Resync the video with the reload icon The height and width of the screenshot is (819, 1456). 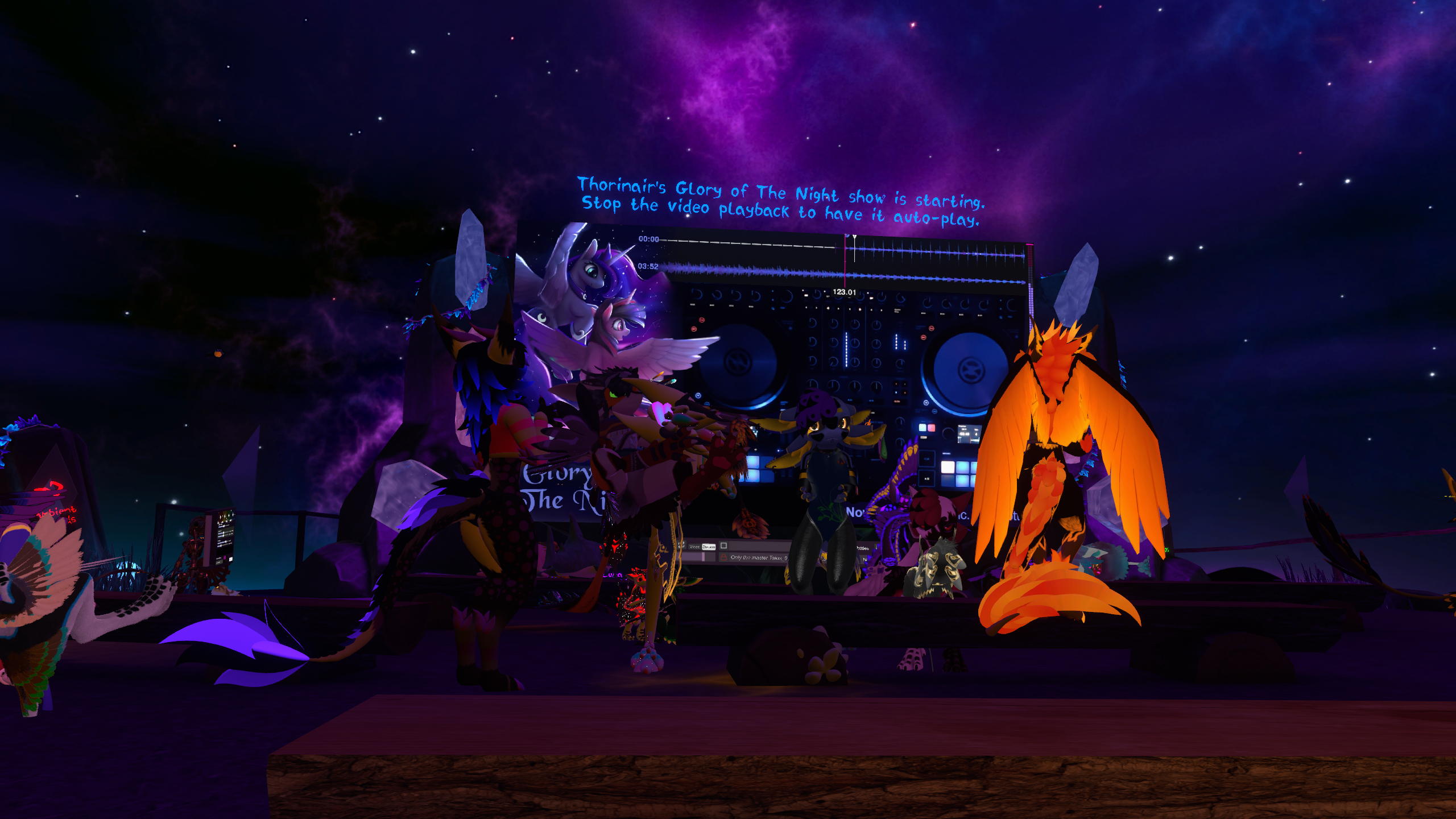(681, 546)
